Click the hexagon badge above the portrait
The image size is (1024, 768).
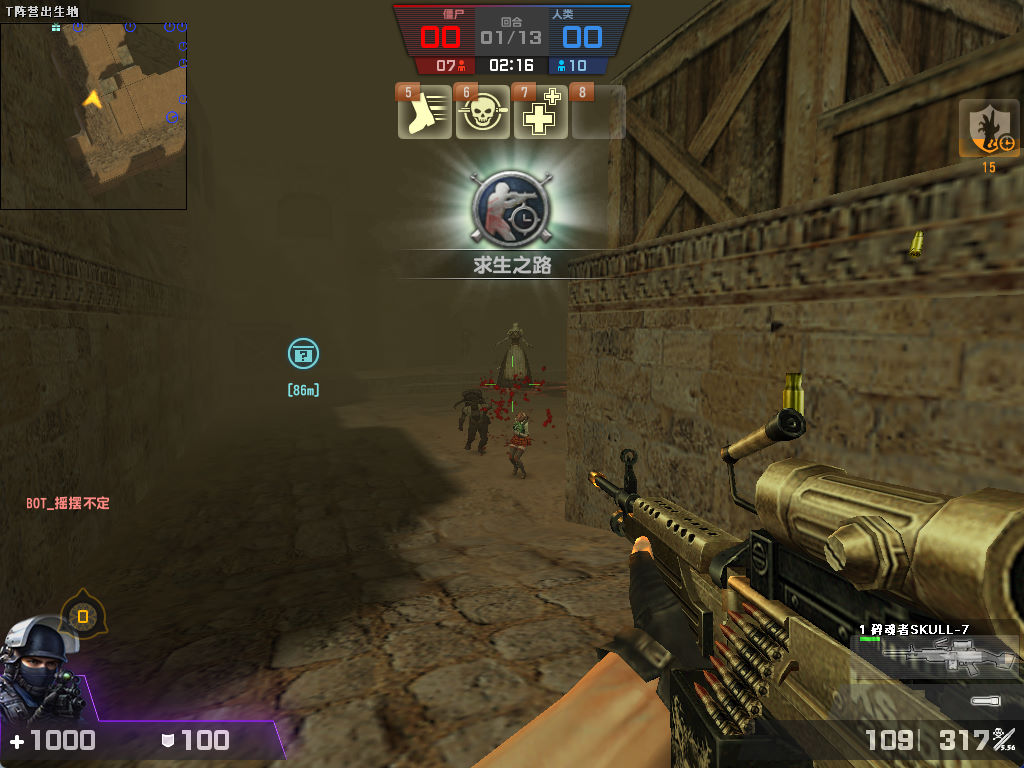coord(83,616)
